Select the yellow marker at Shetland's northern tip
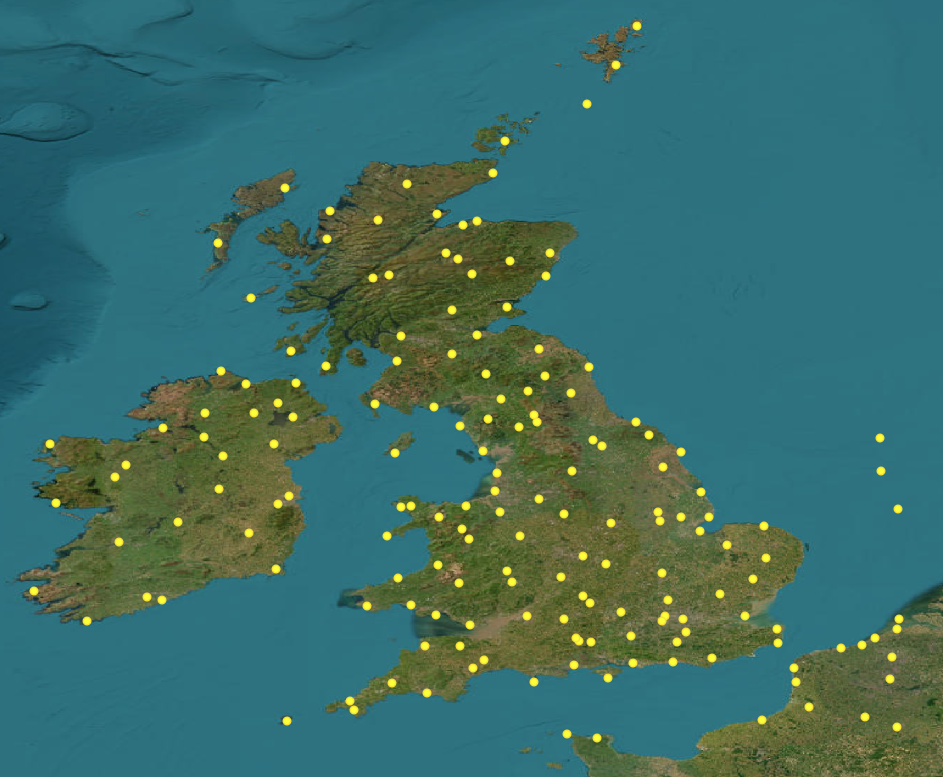 click(637, 26)
